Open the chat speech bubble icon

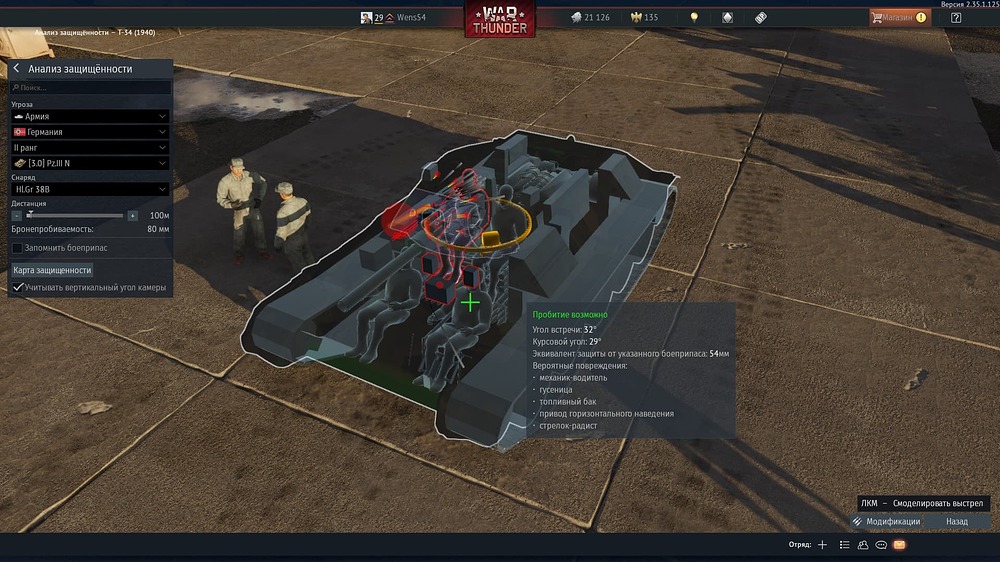click(881, 545)
